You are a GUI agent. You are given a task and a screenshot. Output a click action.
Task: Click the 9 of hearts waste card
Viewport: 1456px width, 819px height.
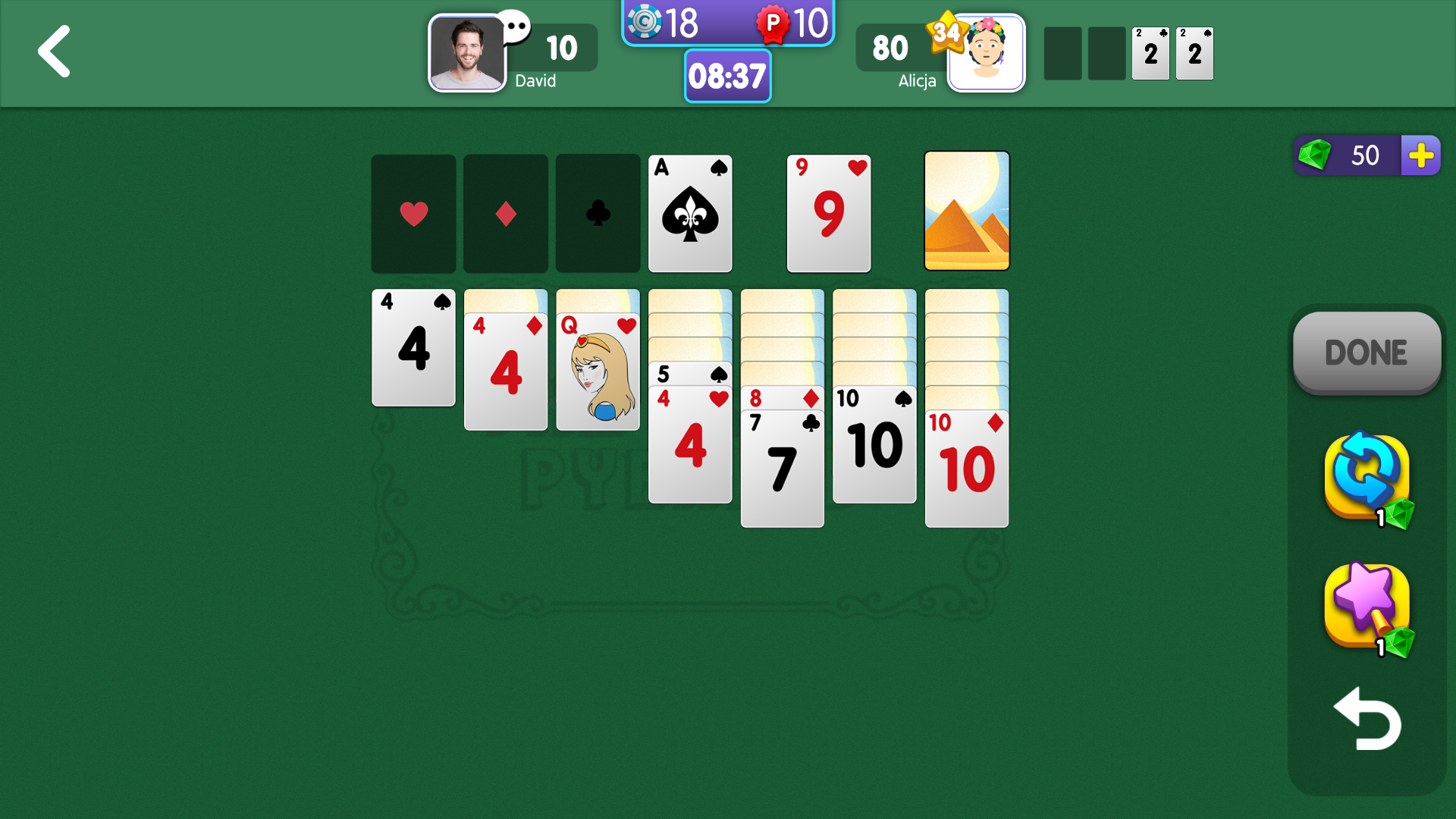[828, 213]
